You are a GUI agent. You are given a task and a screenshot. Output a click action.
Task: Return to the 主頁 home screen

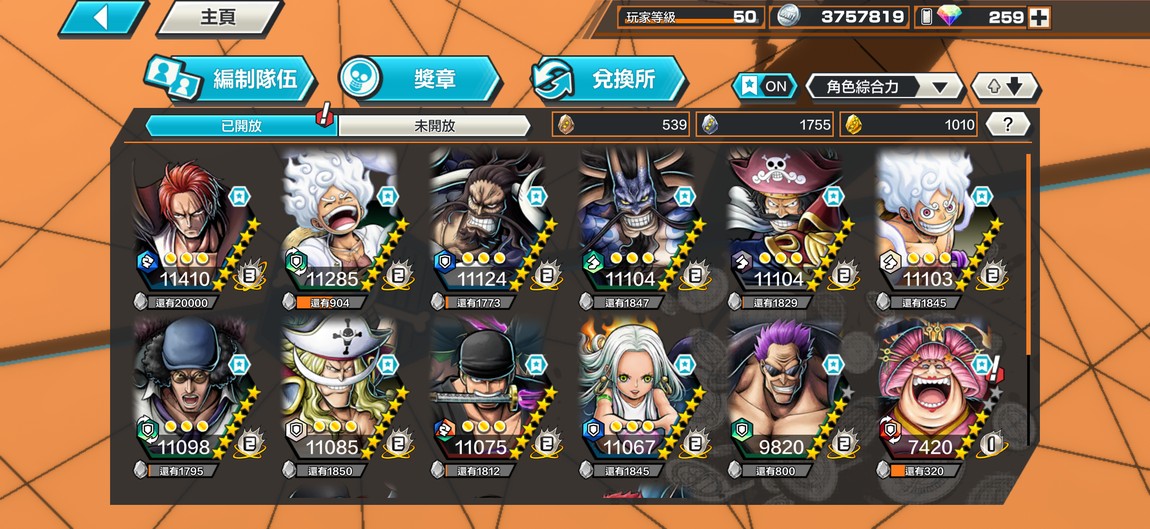tap(219, 18)
